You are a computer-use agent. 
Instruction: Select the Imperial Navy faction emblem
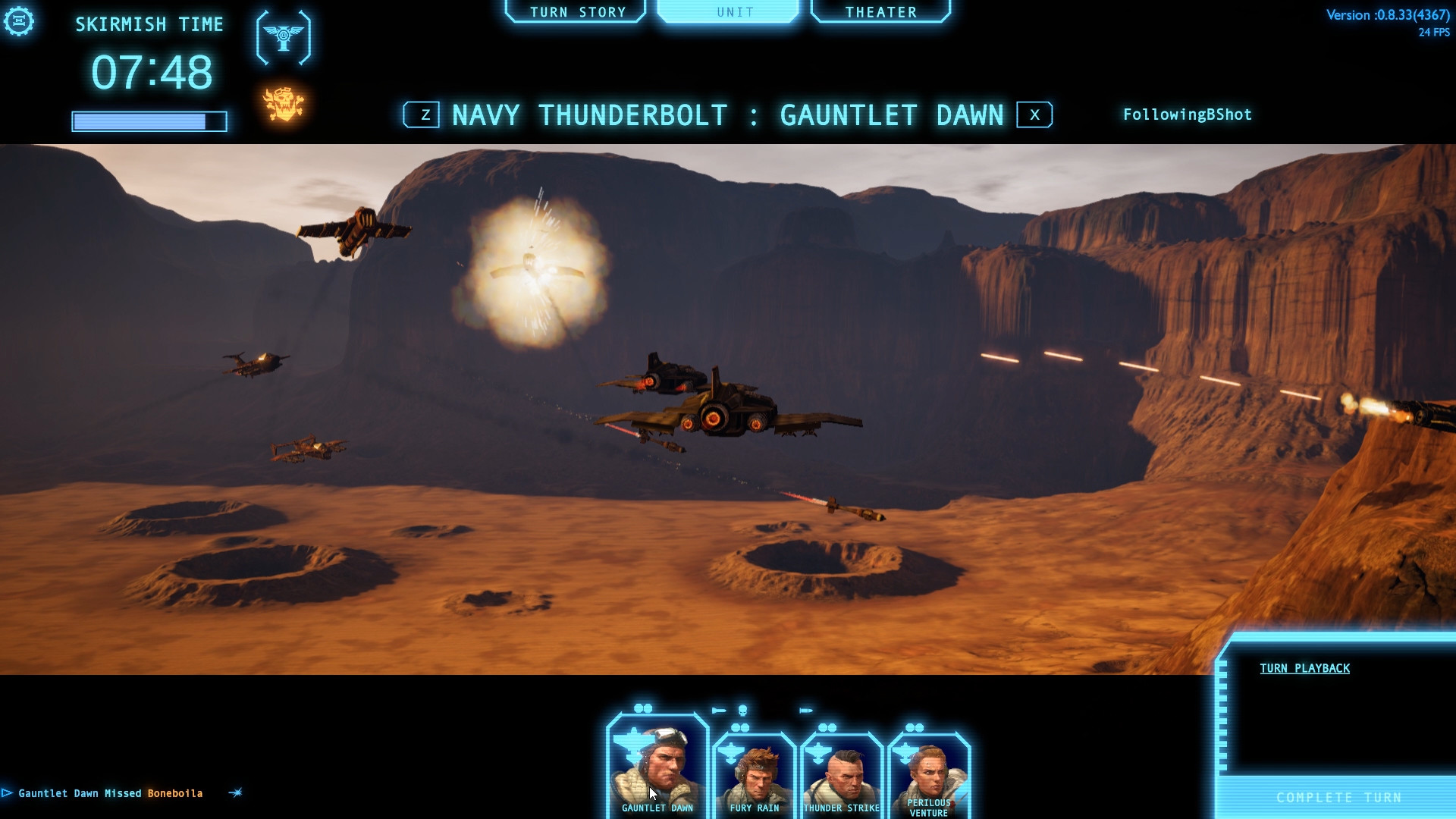(x=284, y=37)
